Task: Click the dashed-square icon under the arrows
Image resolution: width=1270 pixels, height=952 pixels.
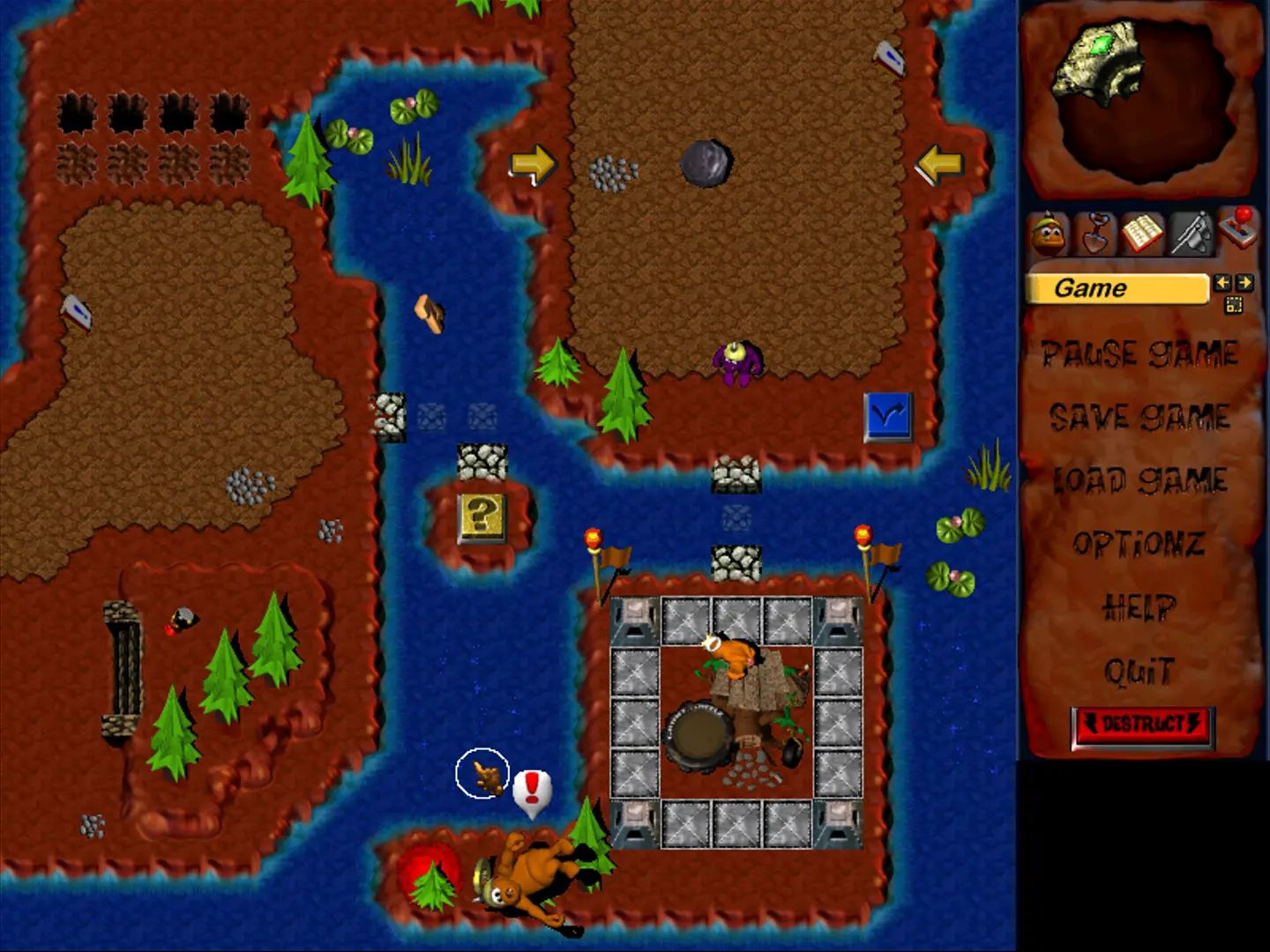Action: click(1233, 305)
